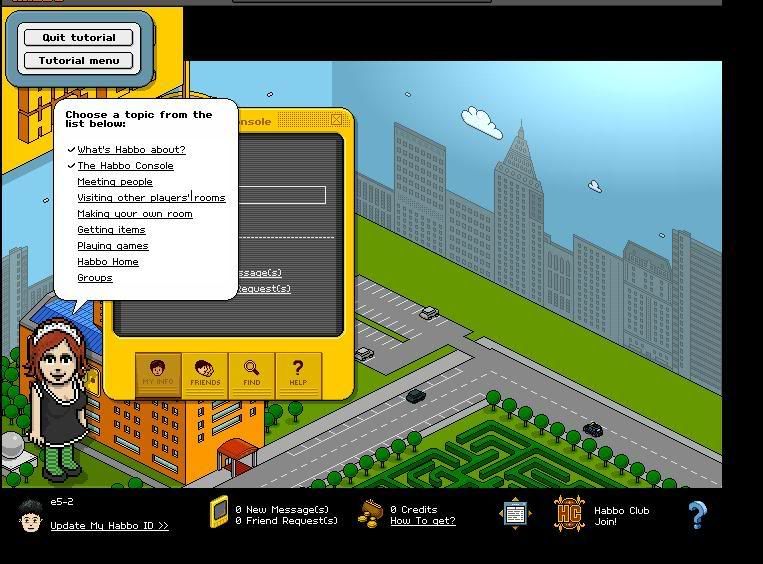Switch to the Friends tab in console
The height and width of the screenshot is (564, 763).
pos(205,374)
